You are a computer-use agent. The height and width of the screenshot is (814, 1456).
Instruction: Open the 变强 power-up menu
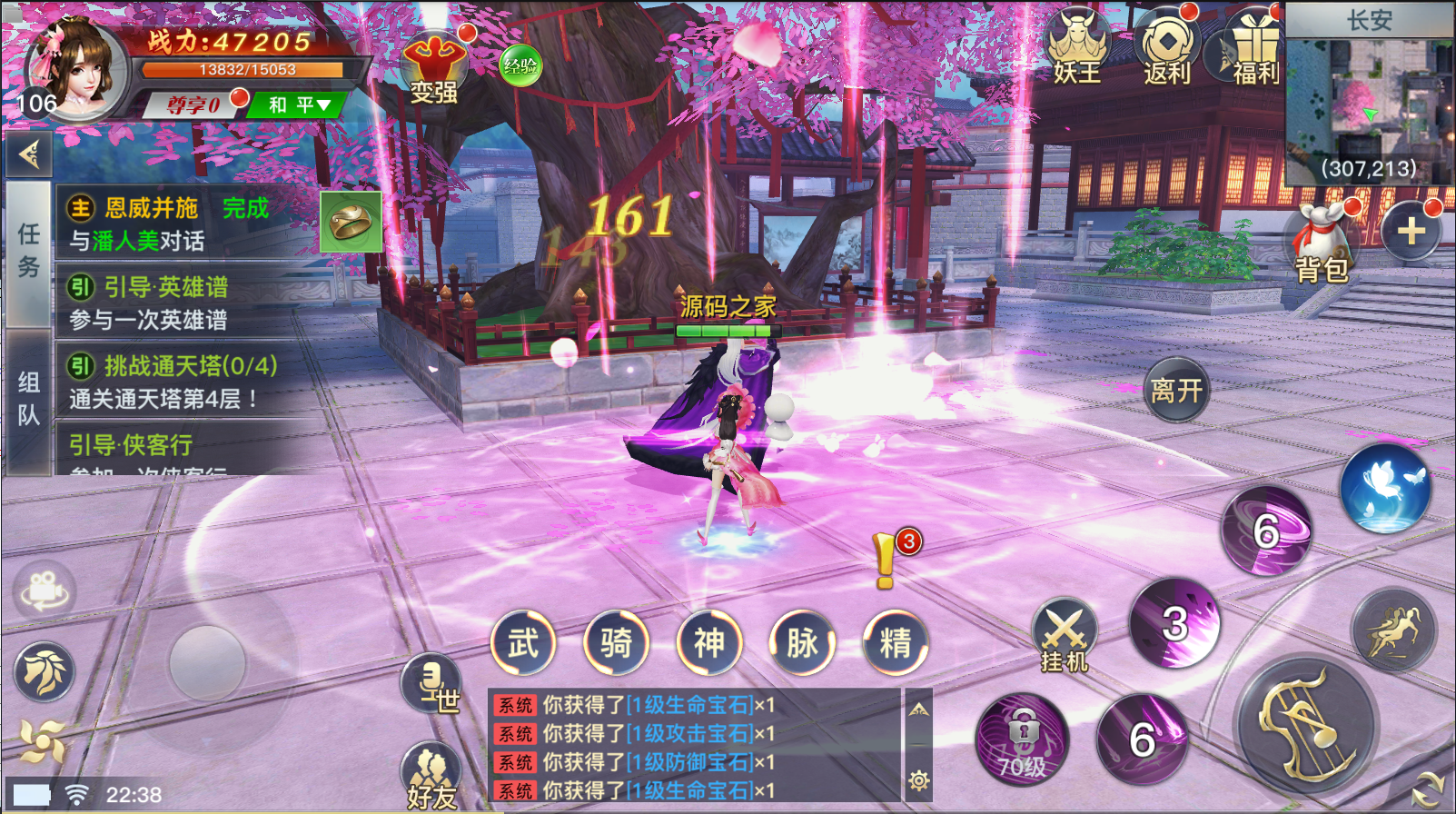[x=433, y=67]
